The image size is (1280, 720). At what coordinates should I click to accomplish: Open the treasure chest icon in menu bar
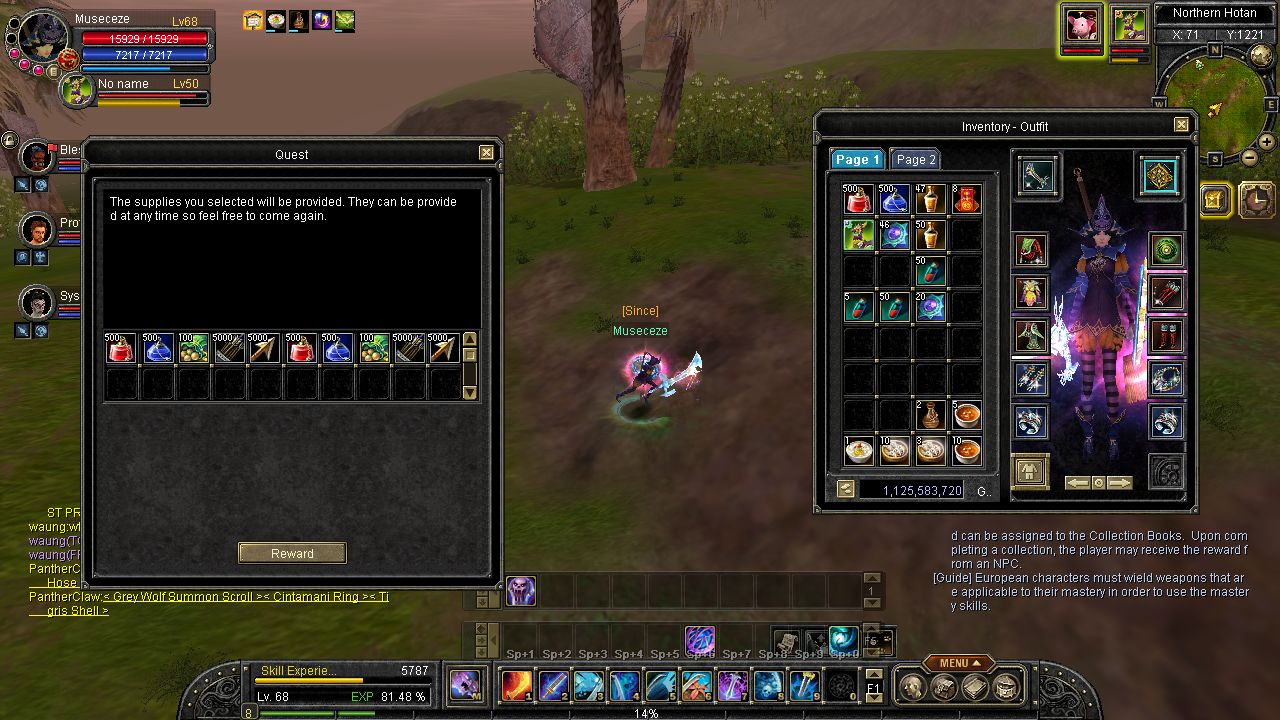tap(1007, 686)
